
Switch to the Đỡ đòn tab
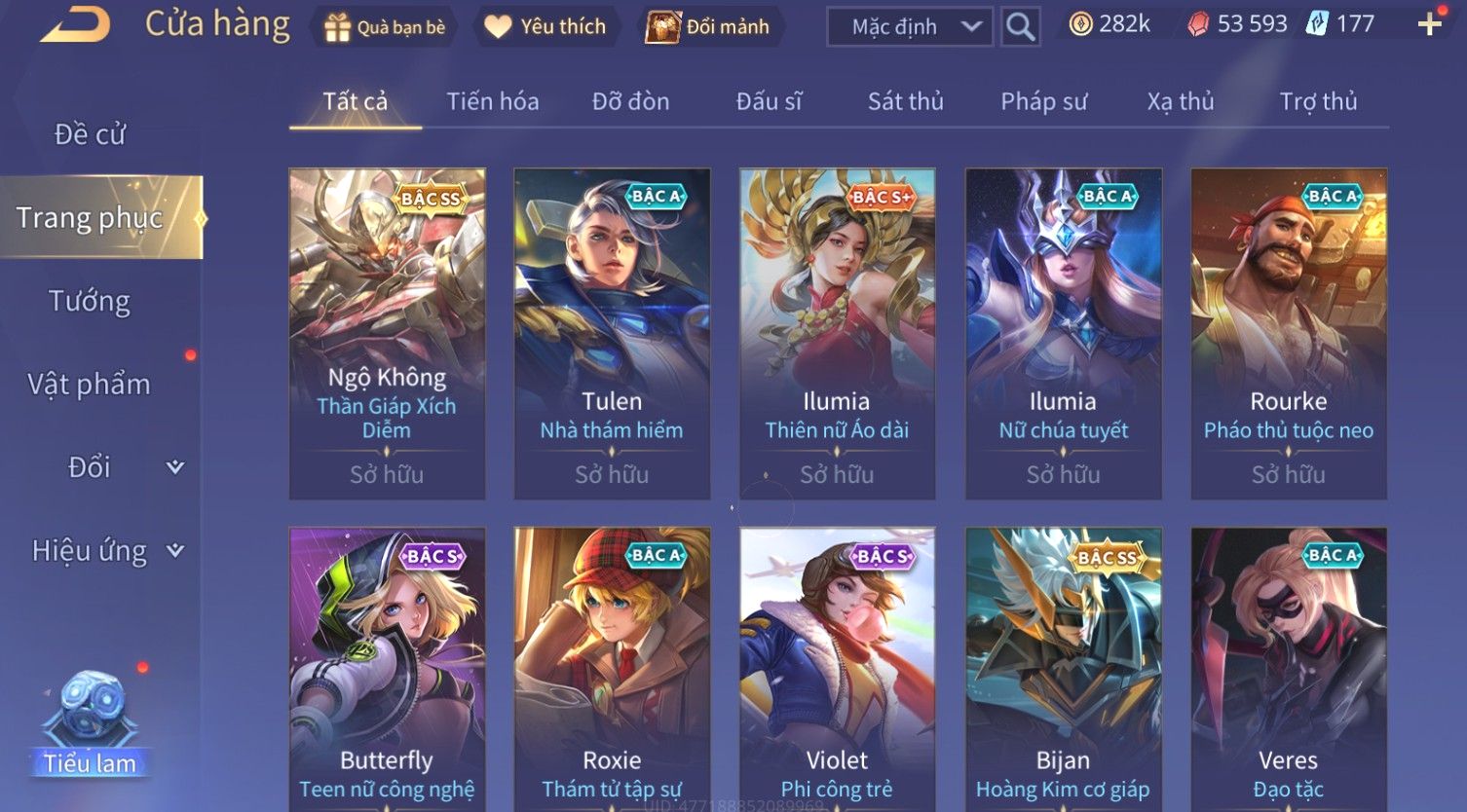[x=630, y=101]
